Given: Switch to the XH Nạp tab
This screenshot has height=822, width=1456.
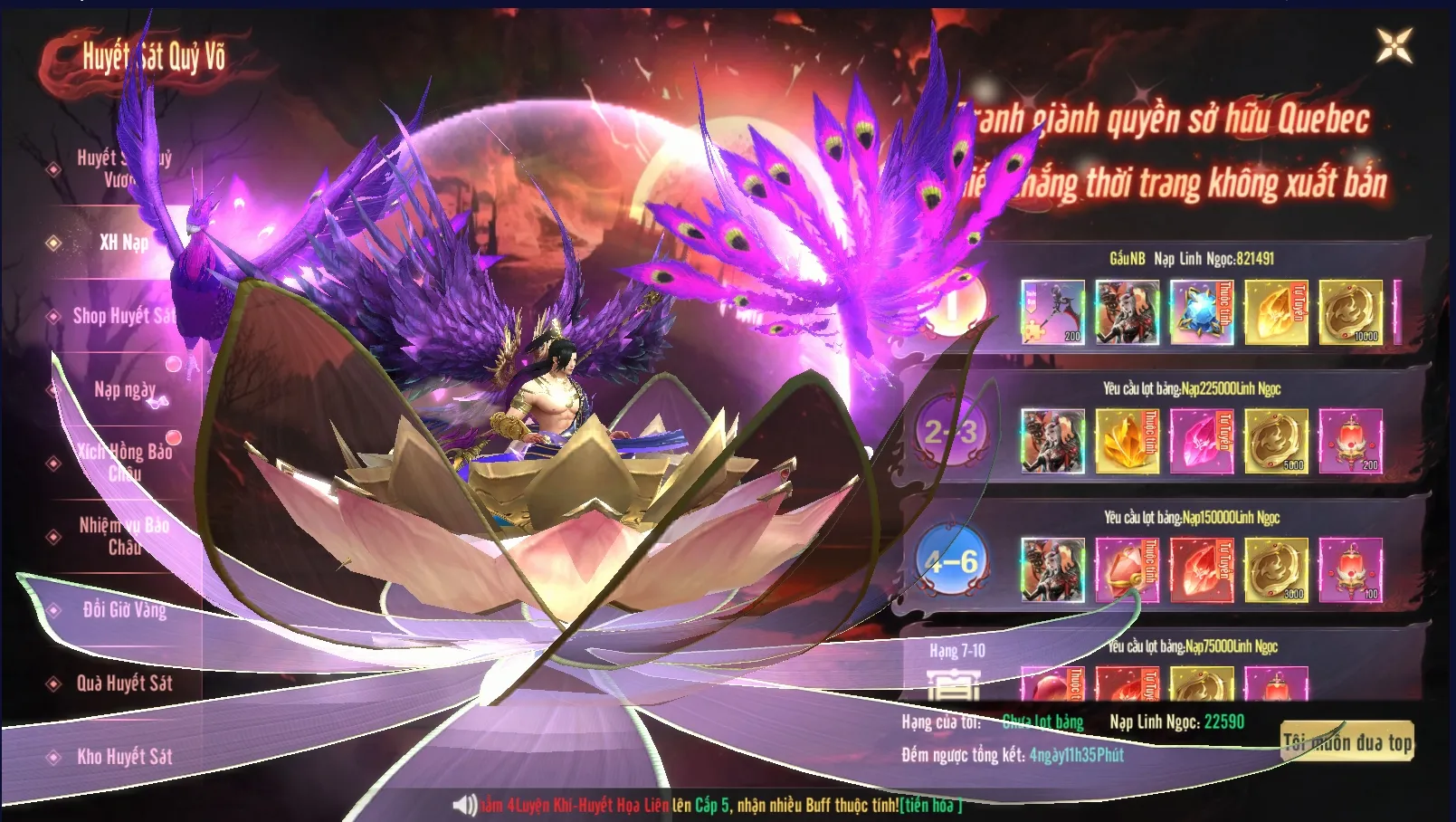Looking at the screenshot, I should point(123,243).
